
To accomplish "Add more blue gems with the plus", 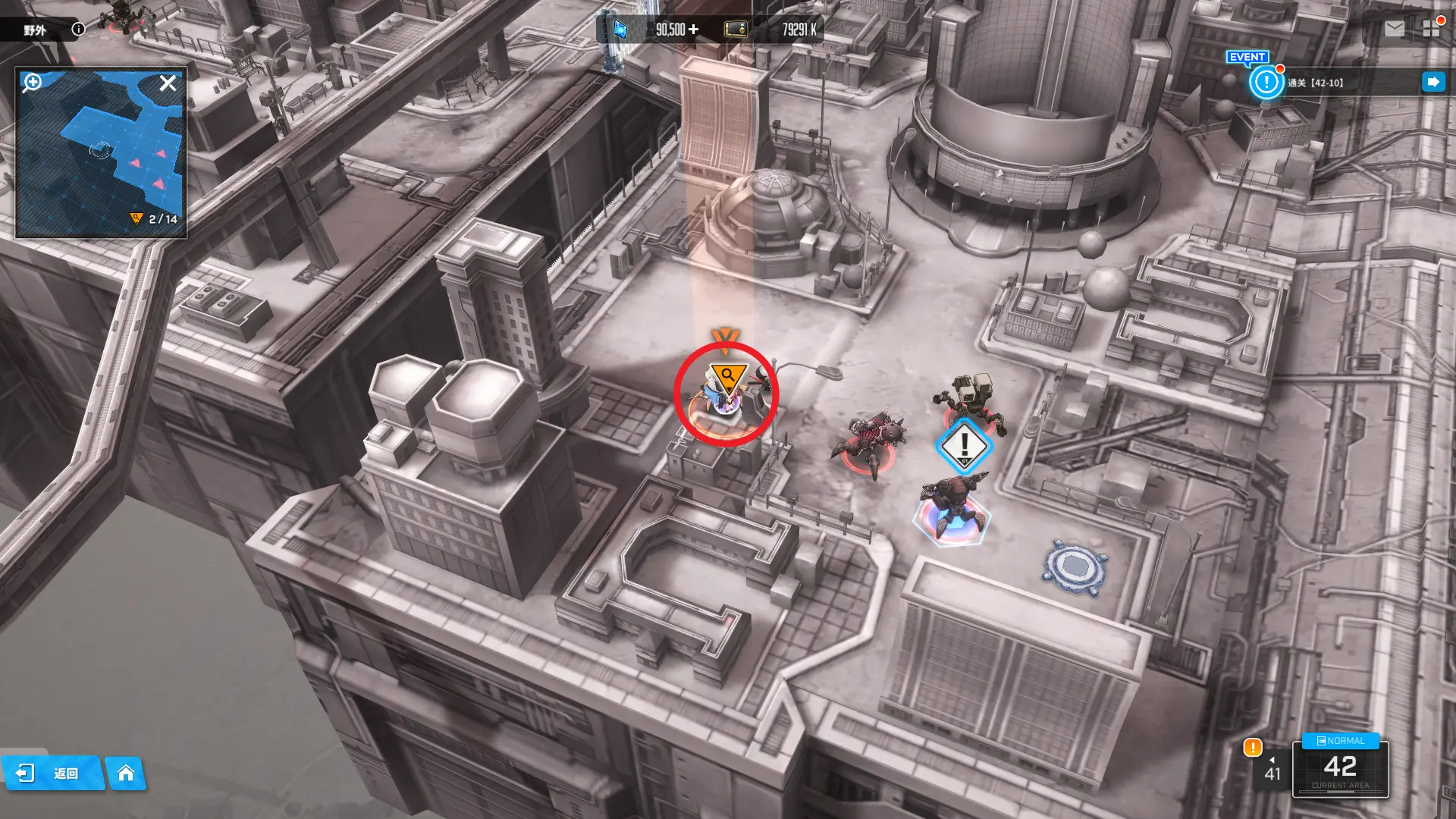I will click(694, 30).
